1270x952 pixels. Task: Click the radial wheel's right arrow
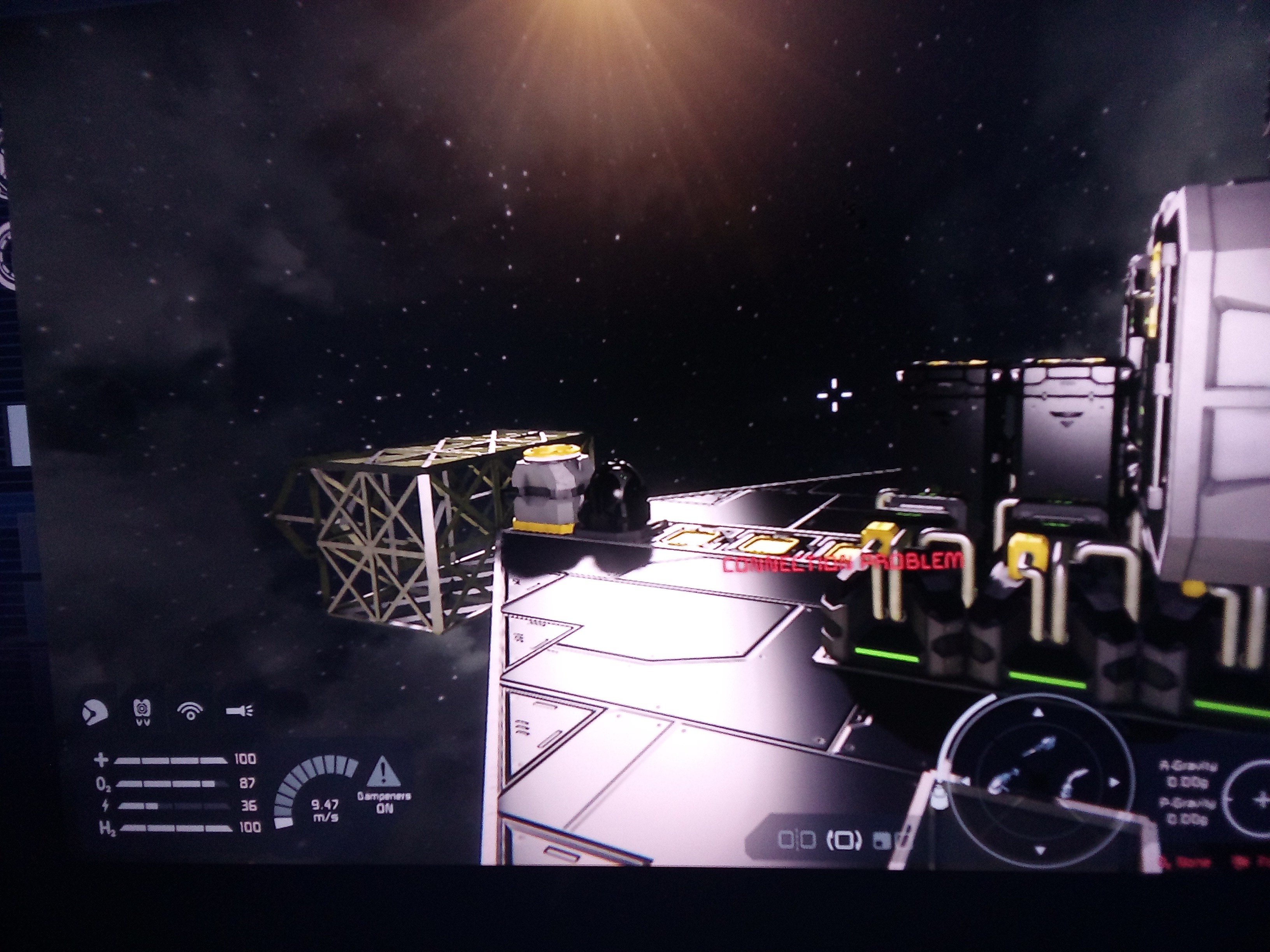click(1113, 783)
